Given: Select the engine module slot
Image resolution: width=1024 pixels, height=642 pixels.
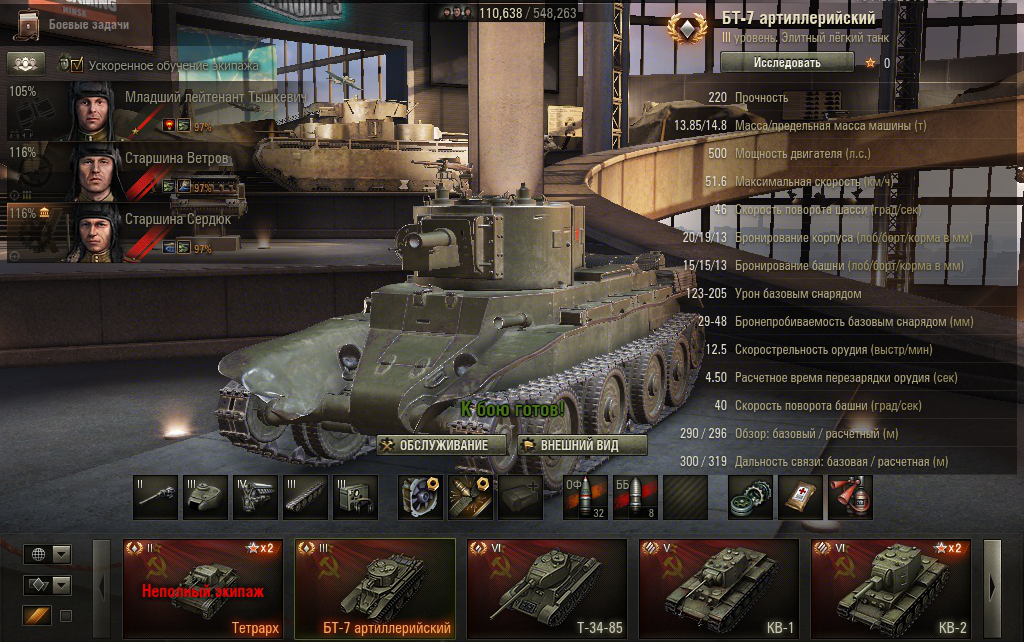Looking at the screenshot, I should [255, 497].
